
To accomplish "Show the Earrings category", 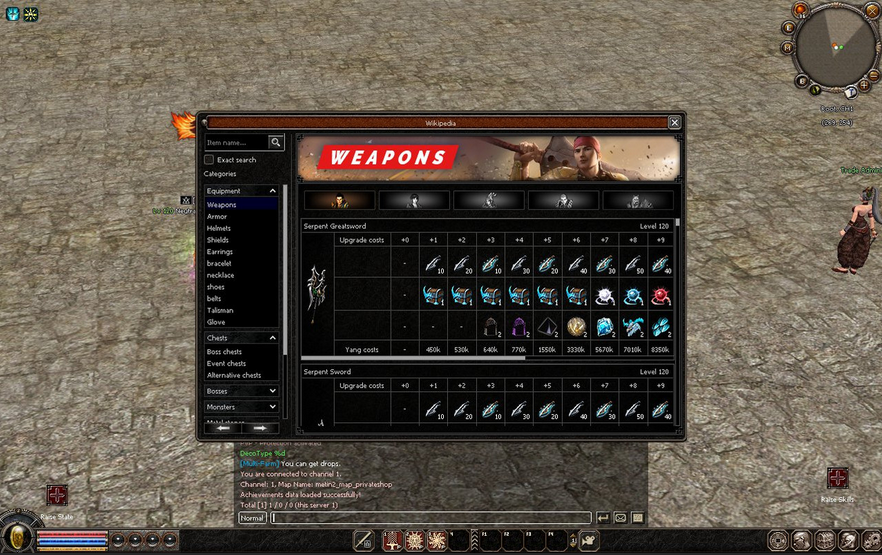I will tap(220, 252).
